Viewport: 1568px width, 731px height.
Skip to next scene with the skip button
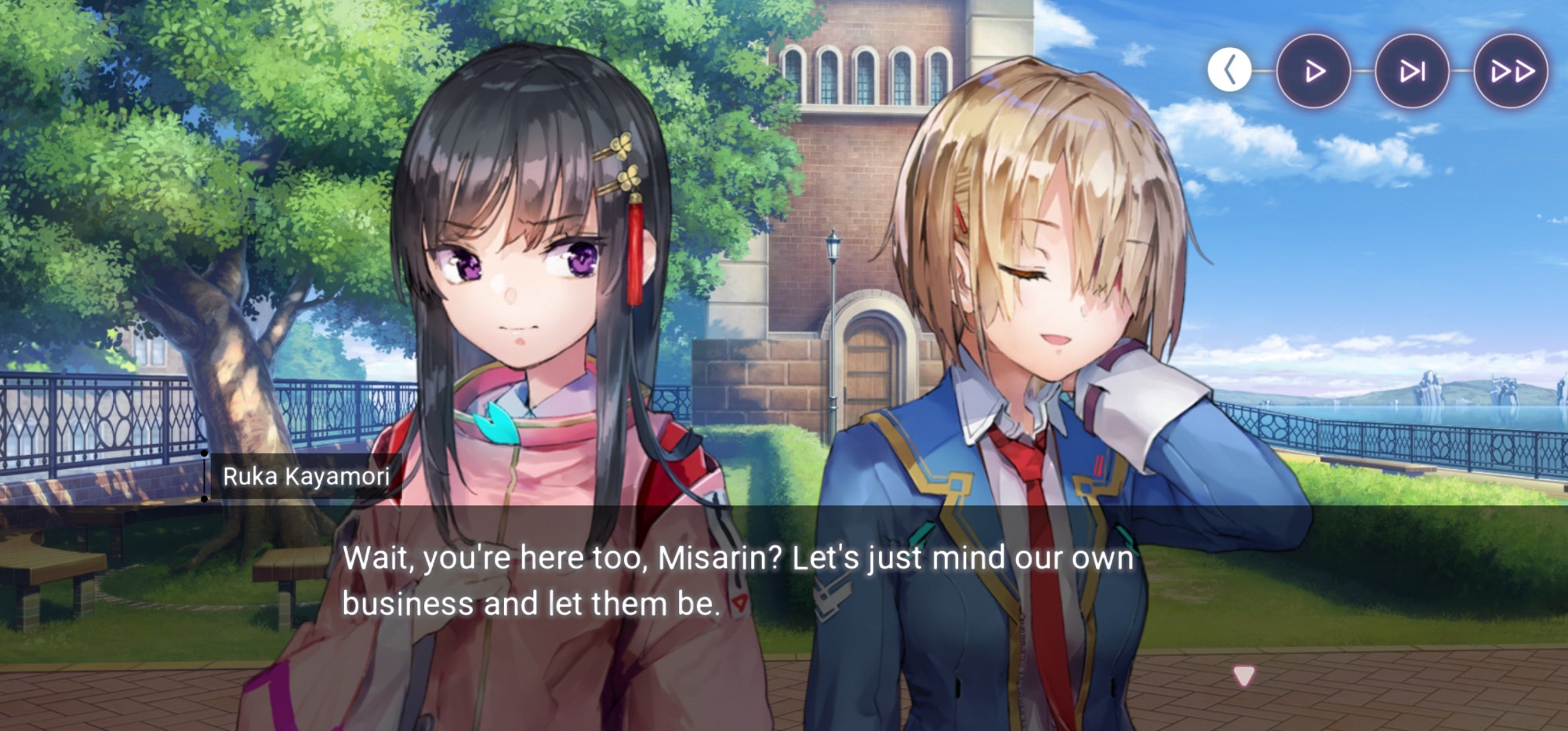click(x=1412, y=71)
